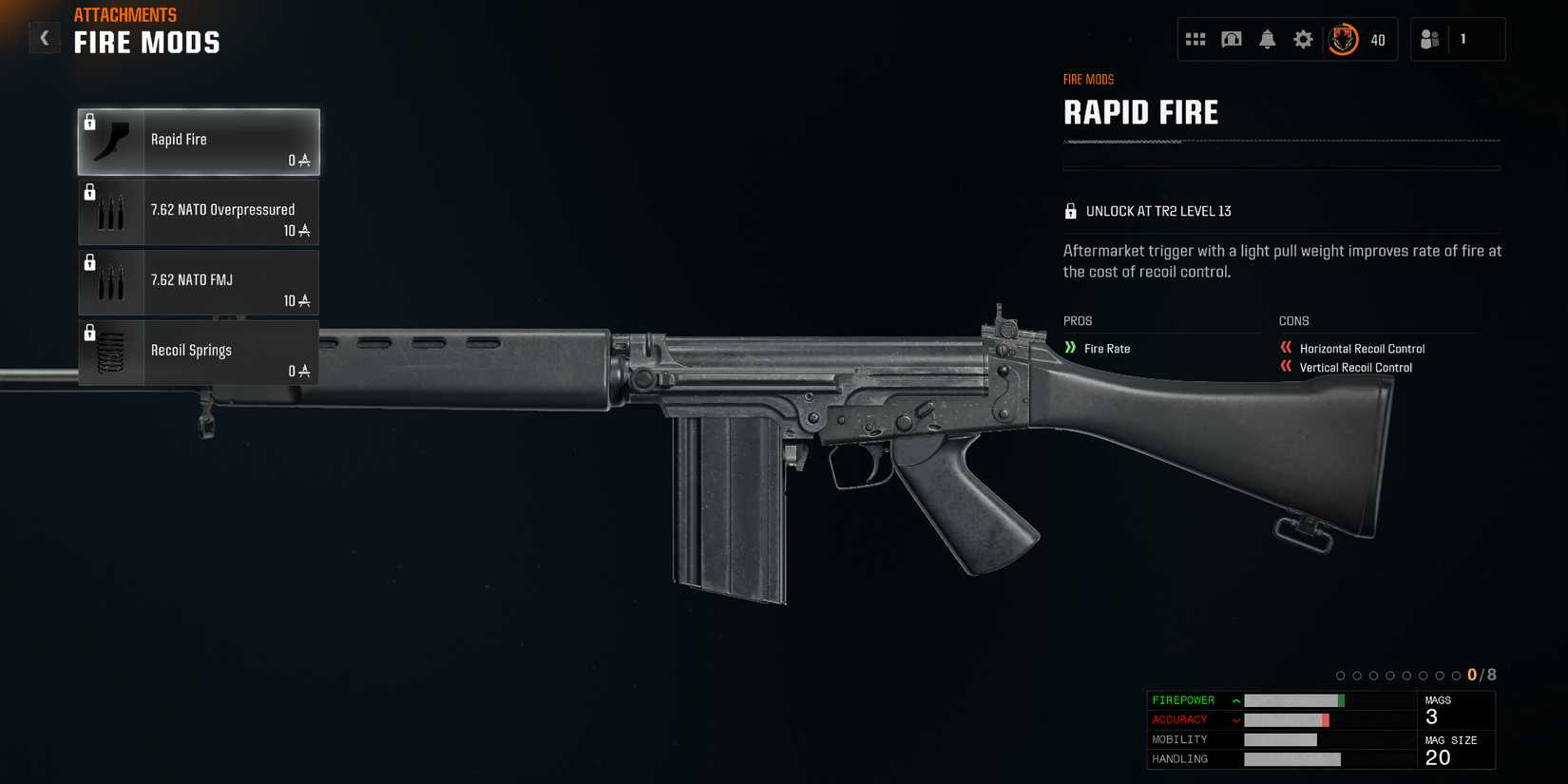Click the lock icon on Recoil Springs
The image size is (1568, 784).
click(x=90, y=332)
